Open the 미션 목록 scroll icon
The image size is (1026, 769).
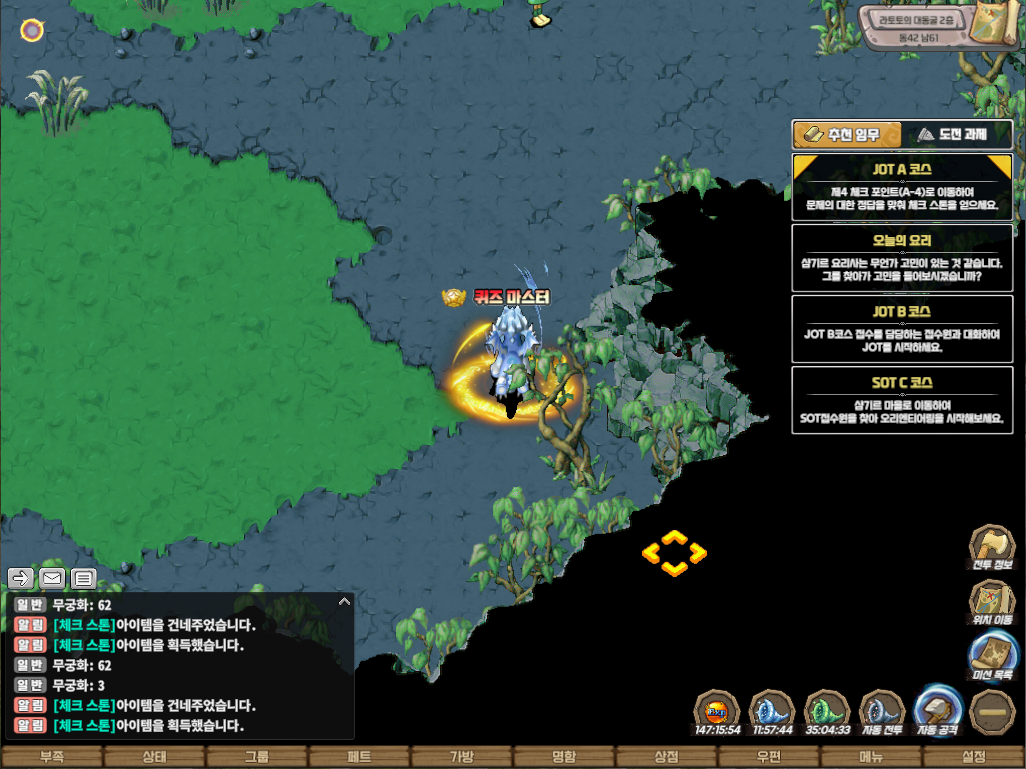[991, 656]
